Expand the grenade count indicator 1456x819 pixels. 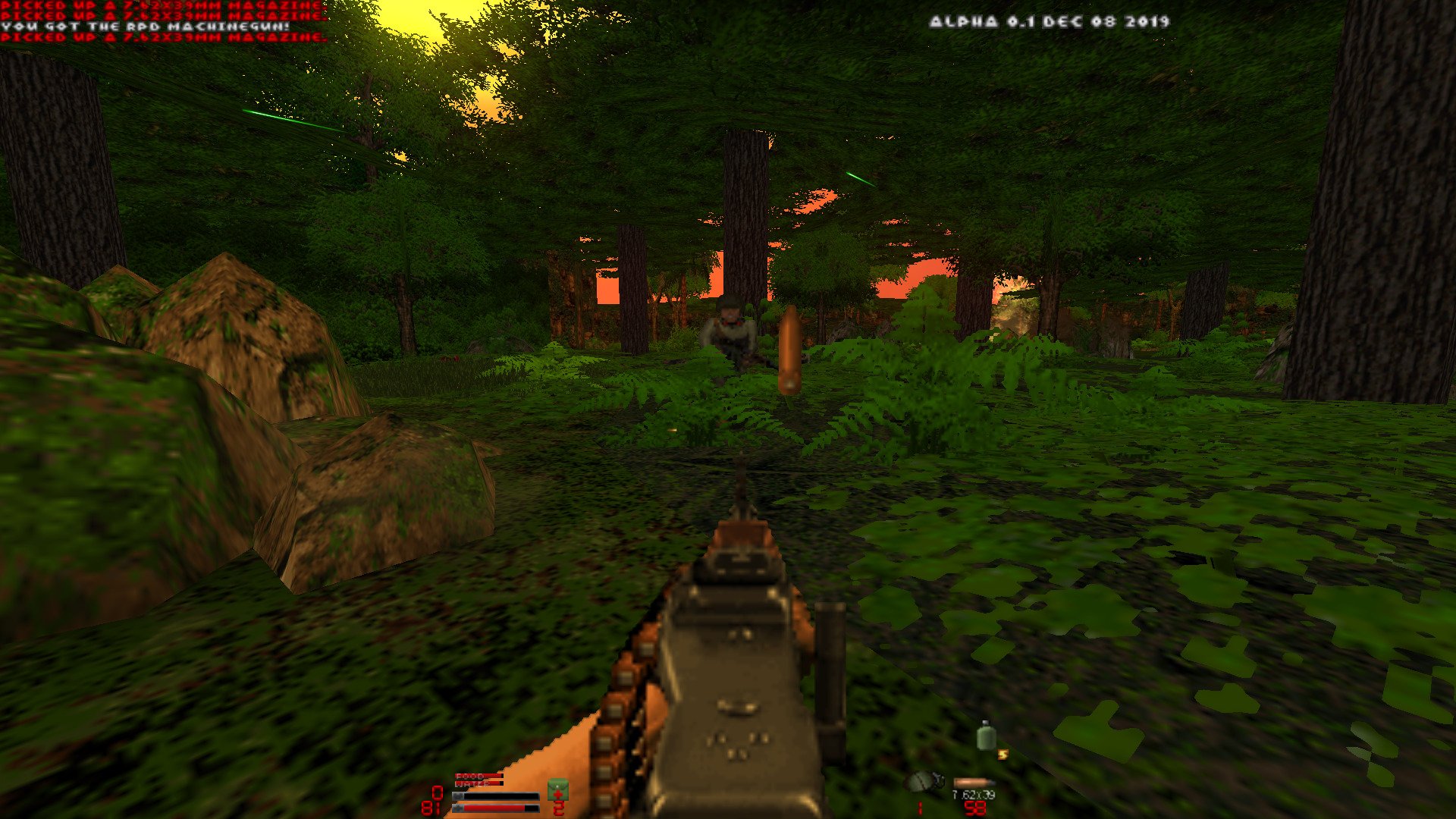pyautogui.click(x=920, y=808)
